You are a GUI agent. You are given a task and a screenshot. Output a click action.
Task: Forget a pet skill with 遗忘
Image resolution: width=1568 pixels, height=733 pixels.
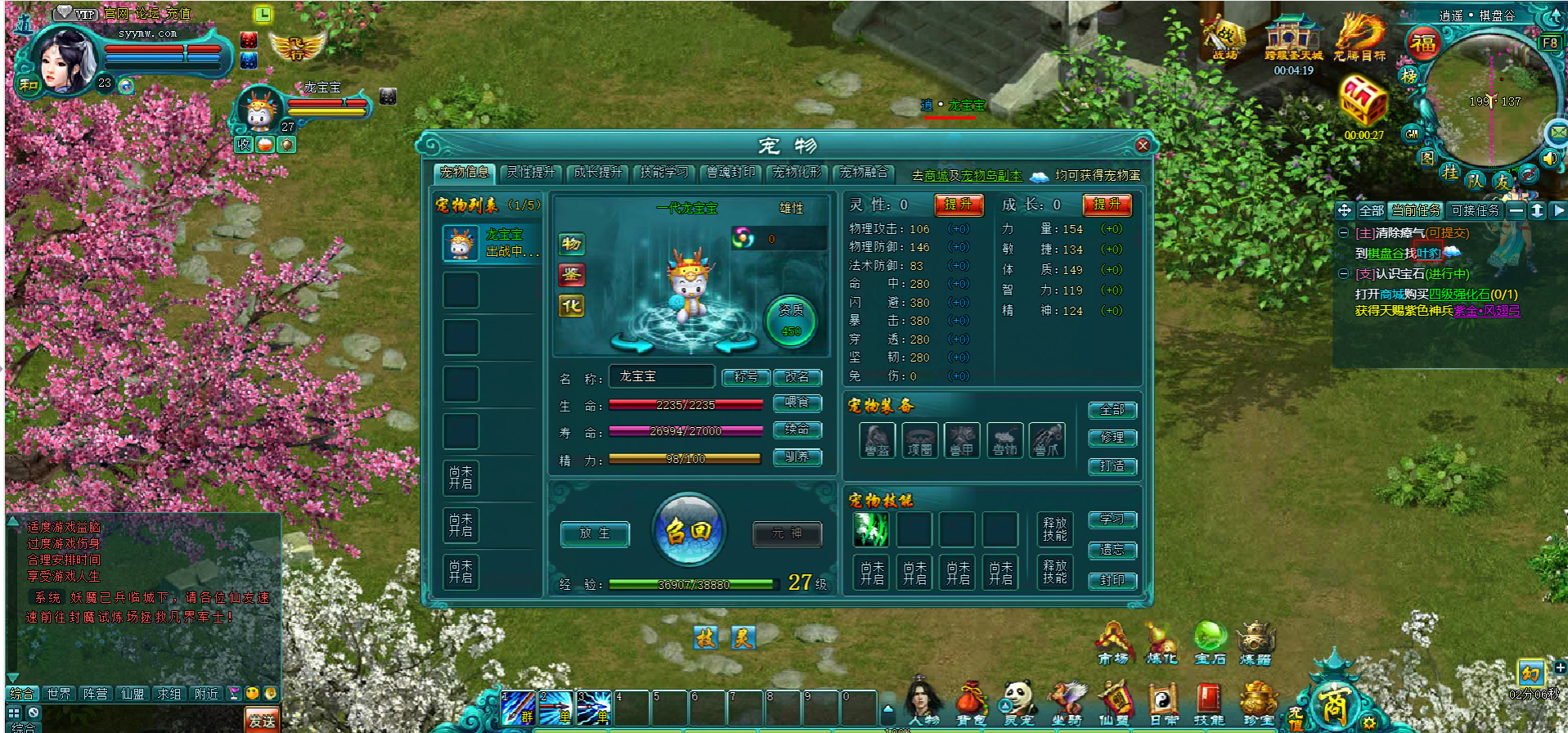(1112, 550)
